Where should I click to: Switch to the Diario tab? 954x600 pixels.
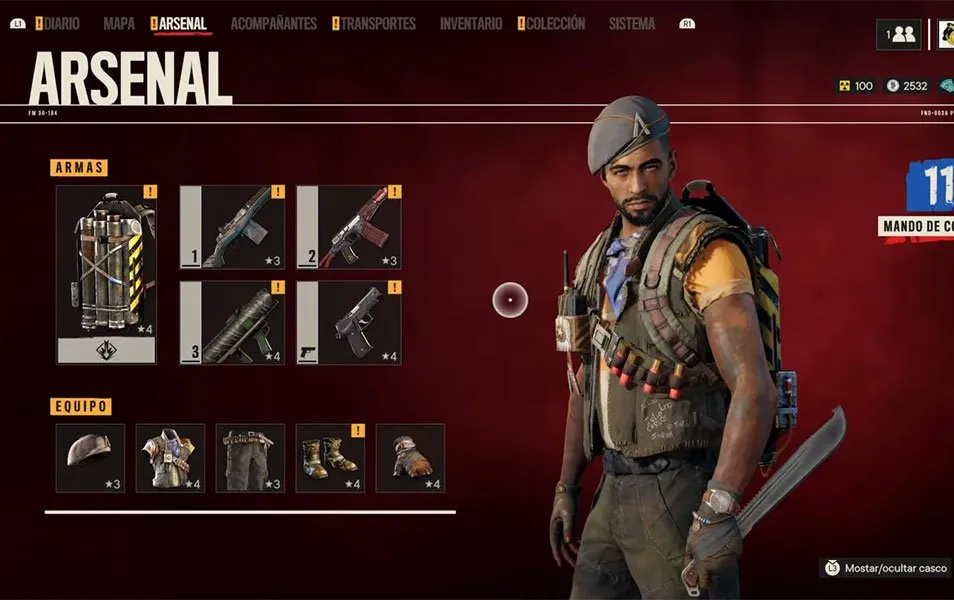coord(61,24)
